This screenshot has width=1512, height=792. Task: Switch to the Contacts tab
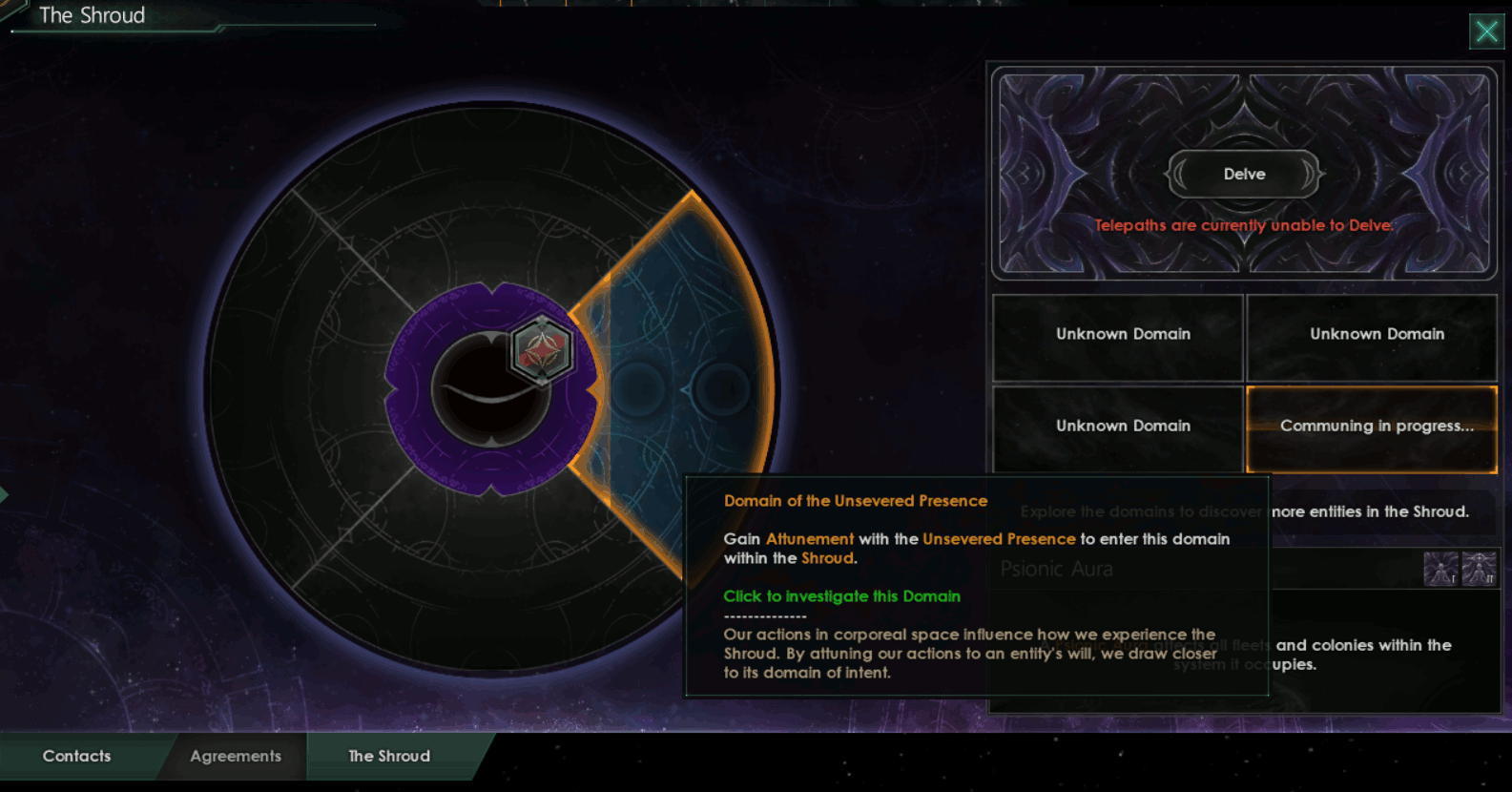click(76, 756)
